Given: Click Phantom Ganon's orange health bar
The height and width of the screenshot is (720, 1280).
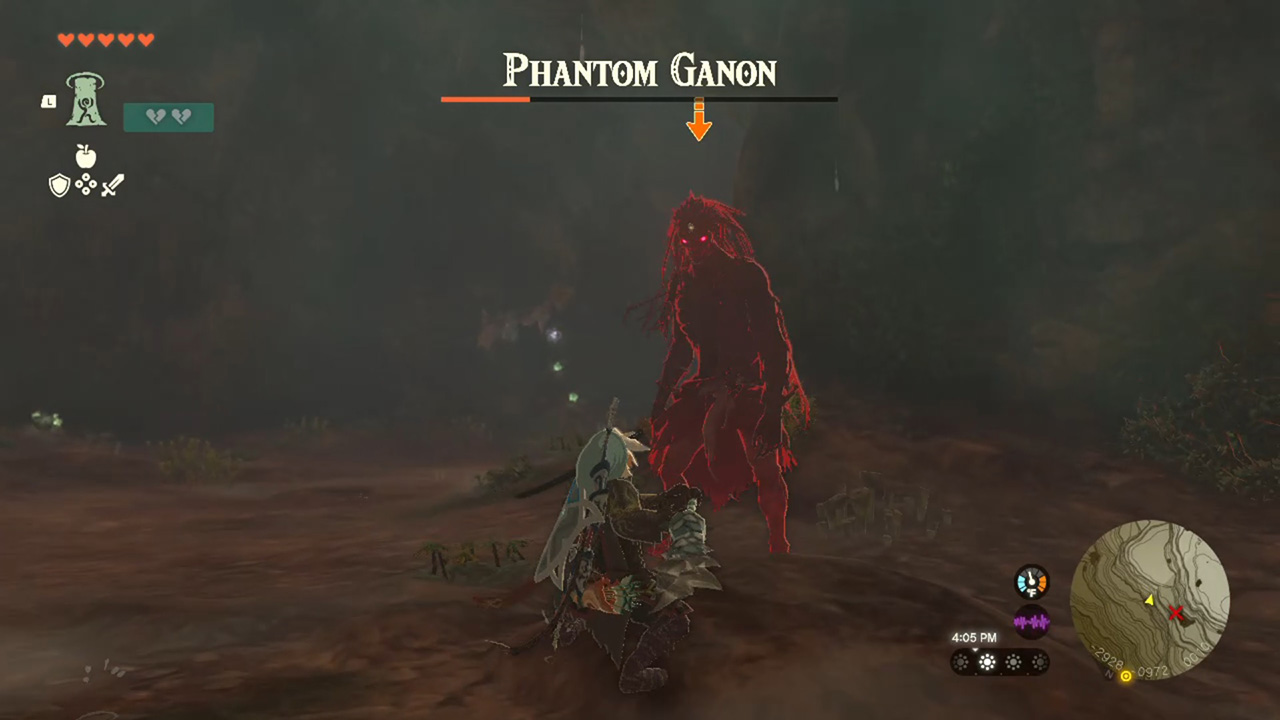Looking at the screenshot, I should coord(486,99).
